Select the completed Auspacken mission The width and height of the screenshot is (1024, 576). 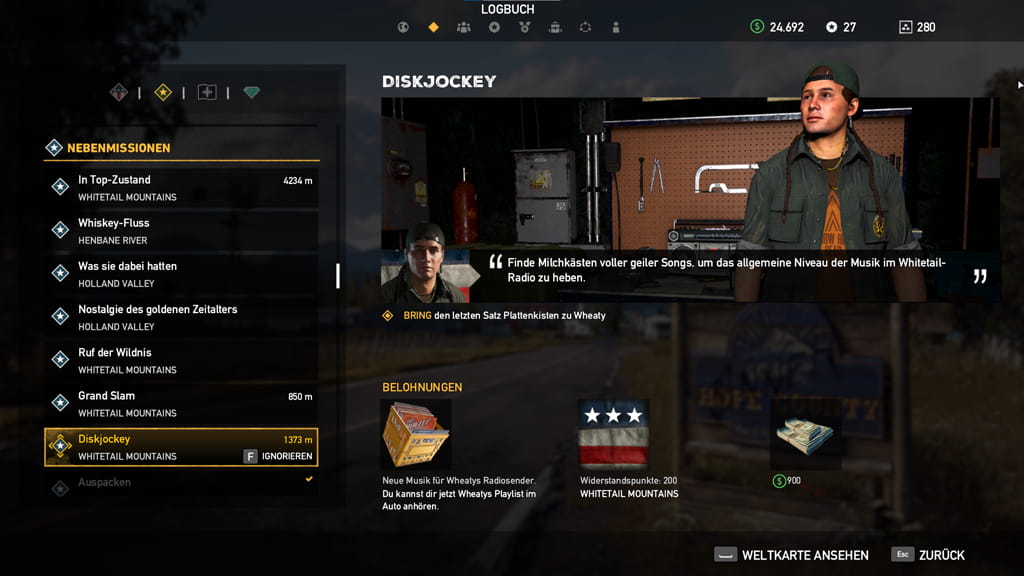(x=182, y=483)
